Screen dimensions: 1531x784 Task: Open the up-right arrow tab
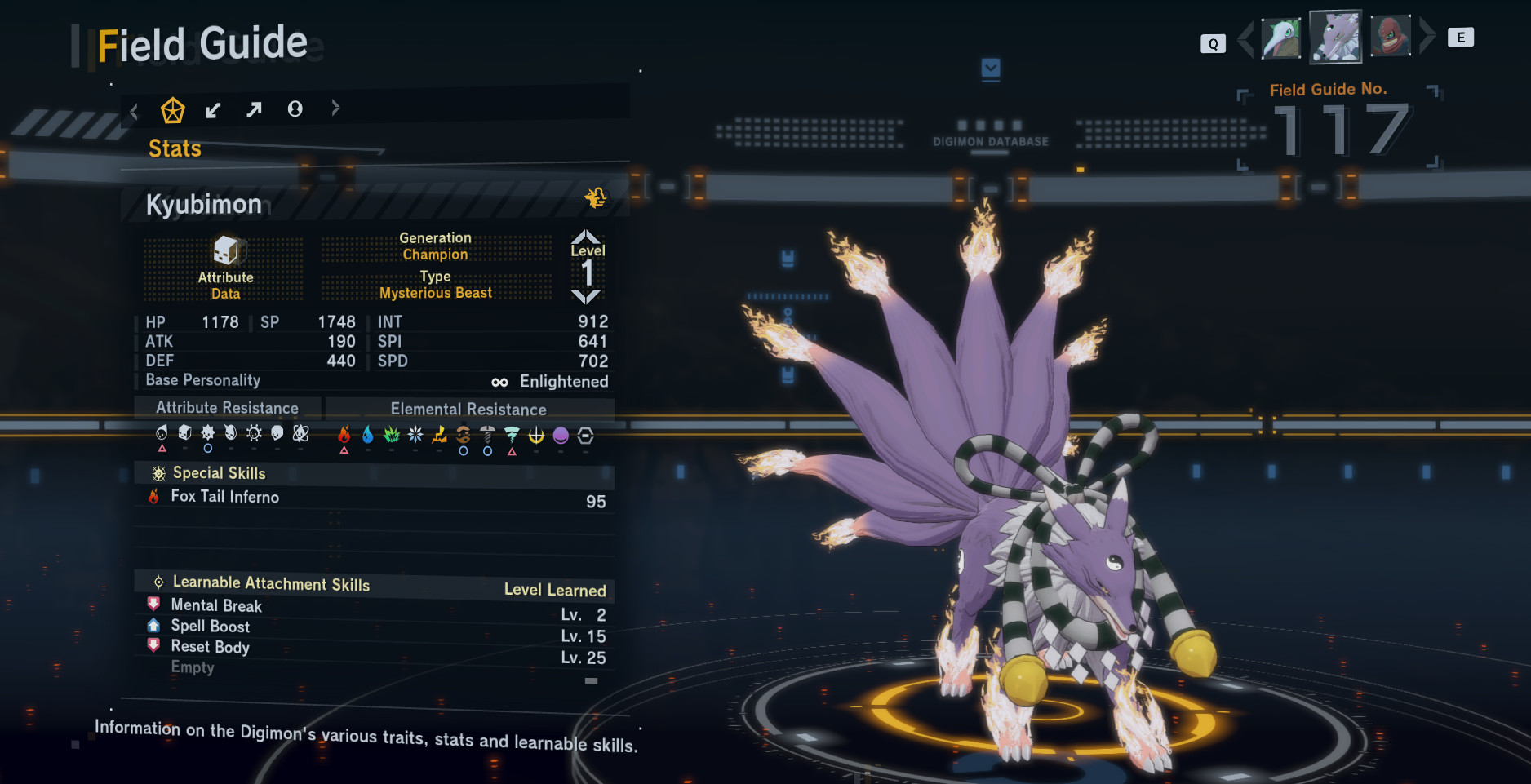click(x=254, y=109)
